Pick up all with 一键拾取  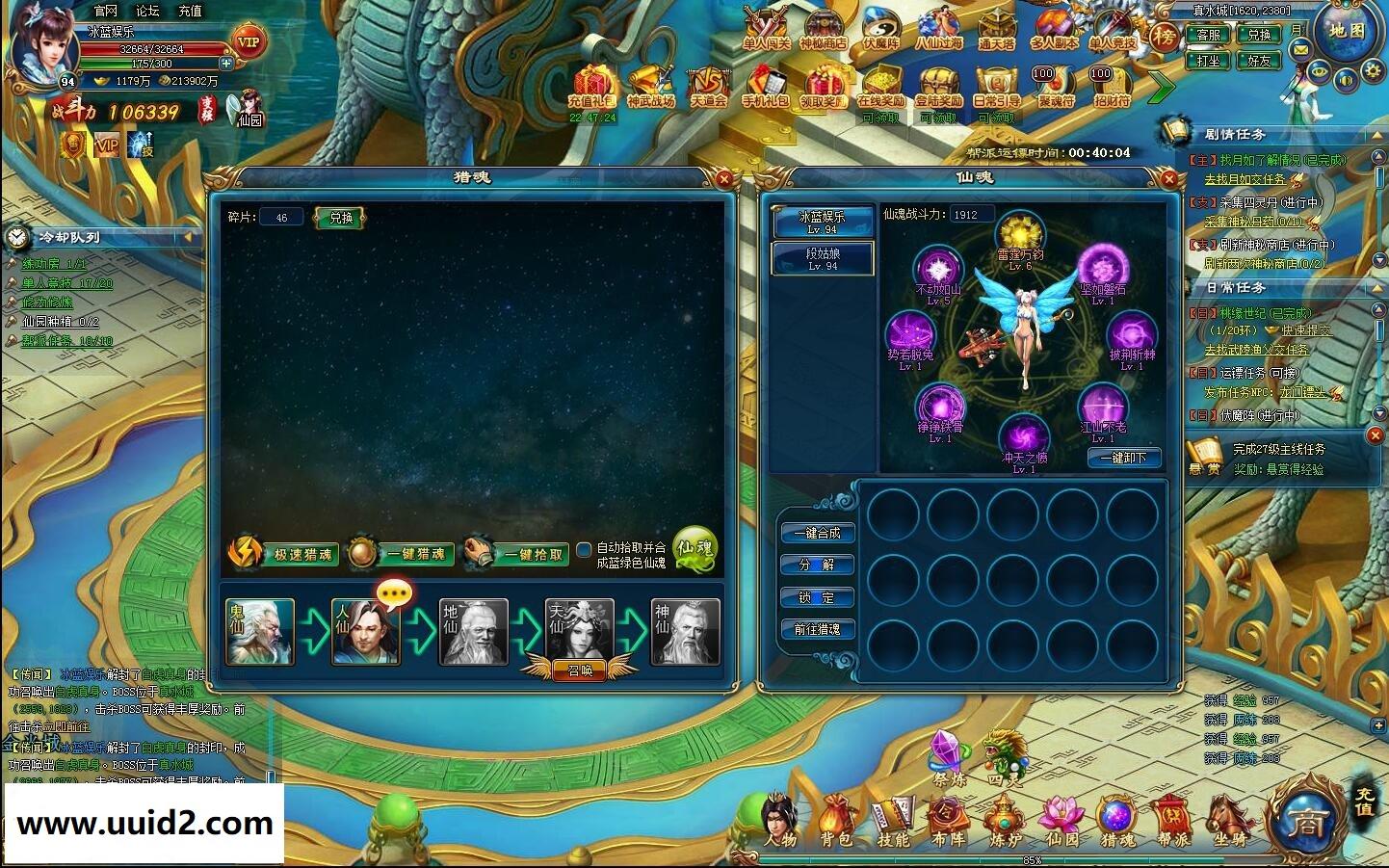pos(518,554)
